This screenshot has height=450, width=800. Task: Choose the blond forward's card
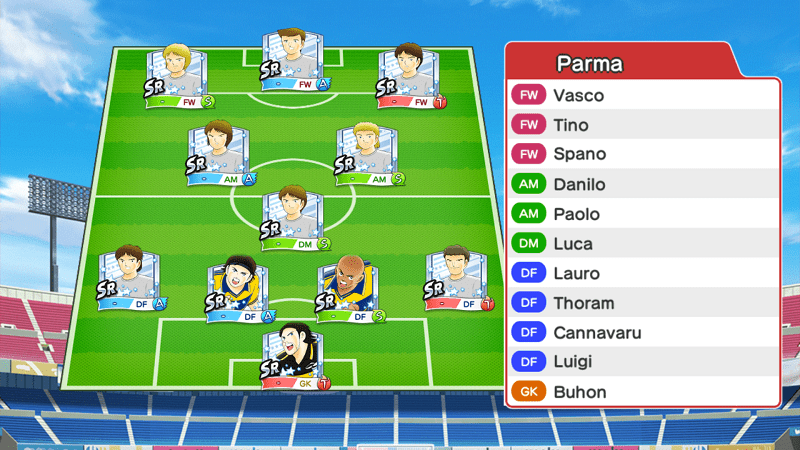pos(180,75)
